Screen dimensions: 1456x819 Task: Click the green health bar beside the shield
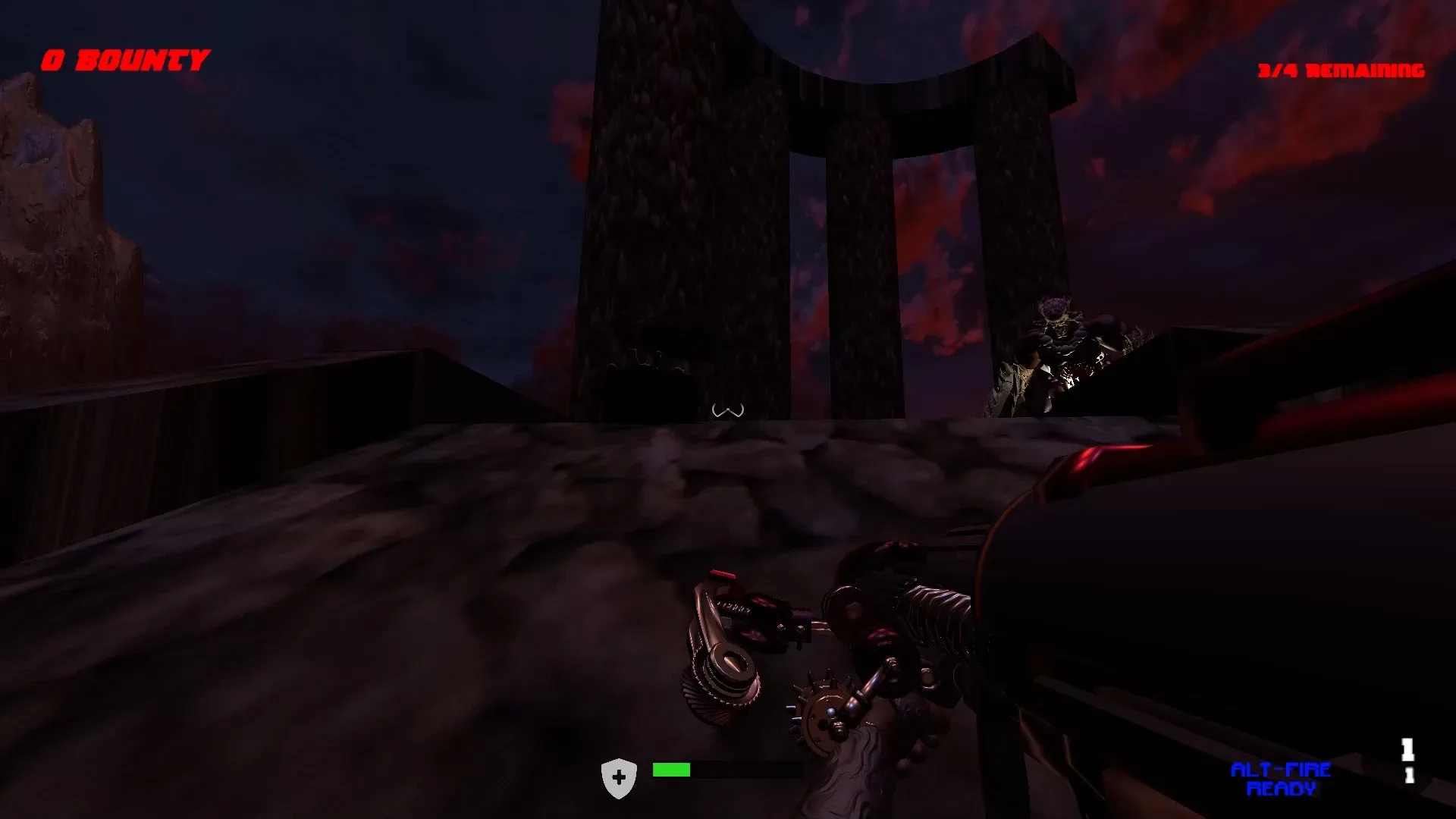click(x=671, y=770)
